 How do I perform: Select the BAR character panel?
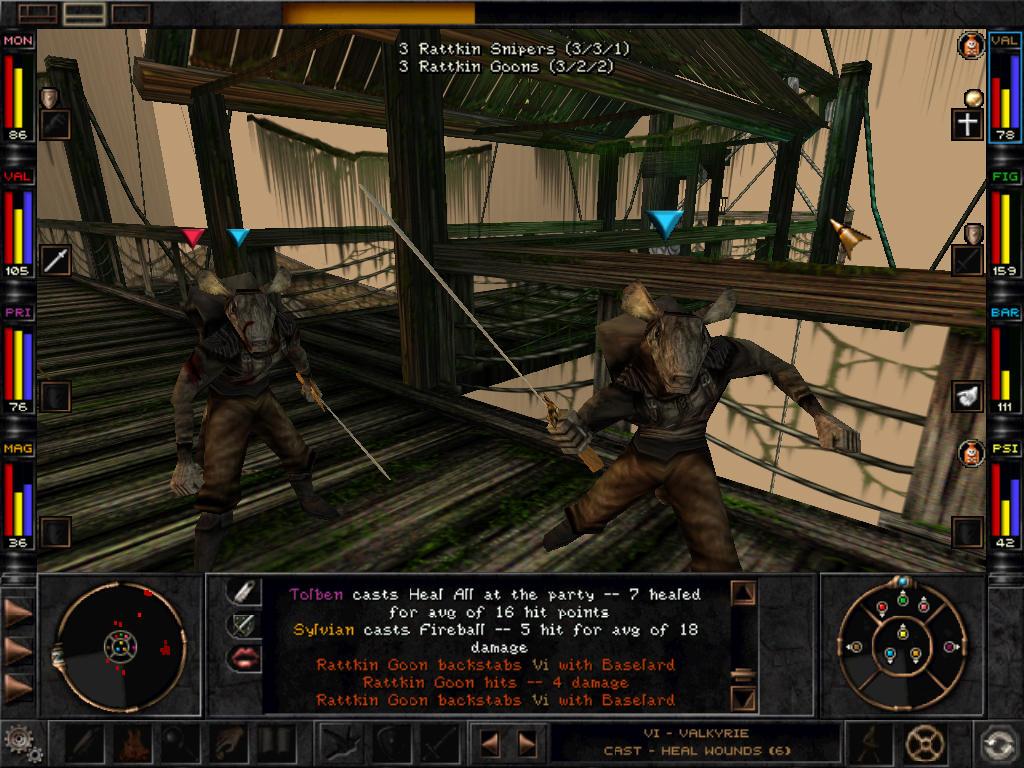[1005, 361]
